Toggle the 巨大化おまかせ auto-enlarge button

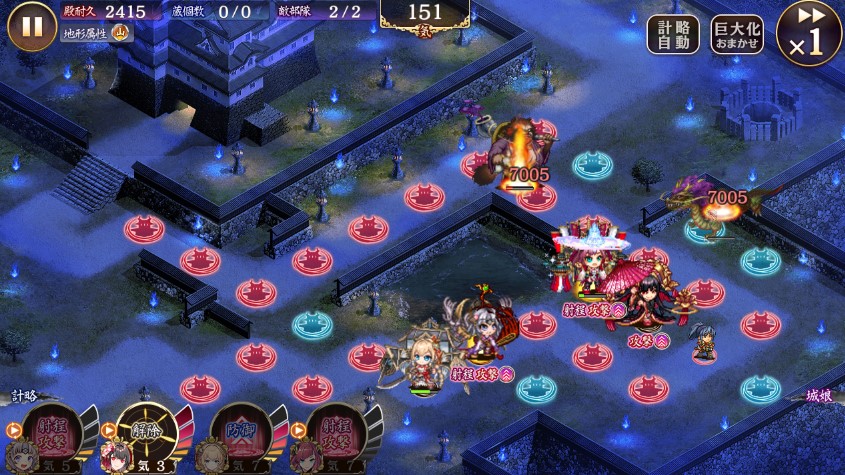(x=737, y=35)
